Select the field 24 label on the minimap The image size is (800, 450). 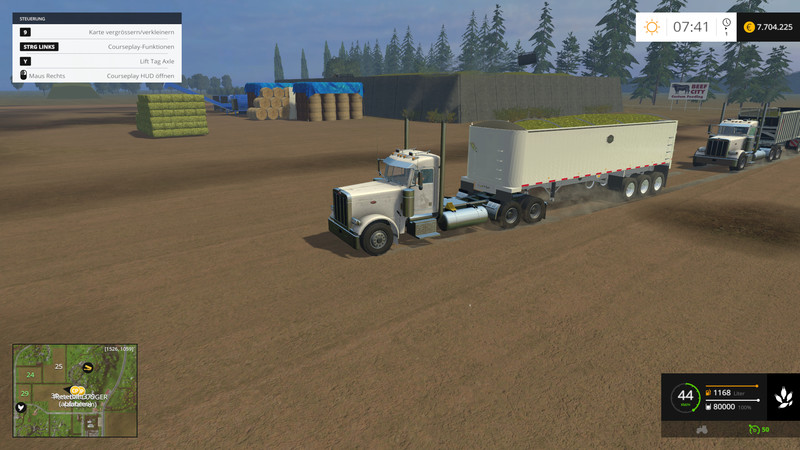tap(31, 375)
